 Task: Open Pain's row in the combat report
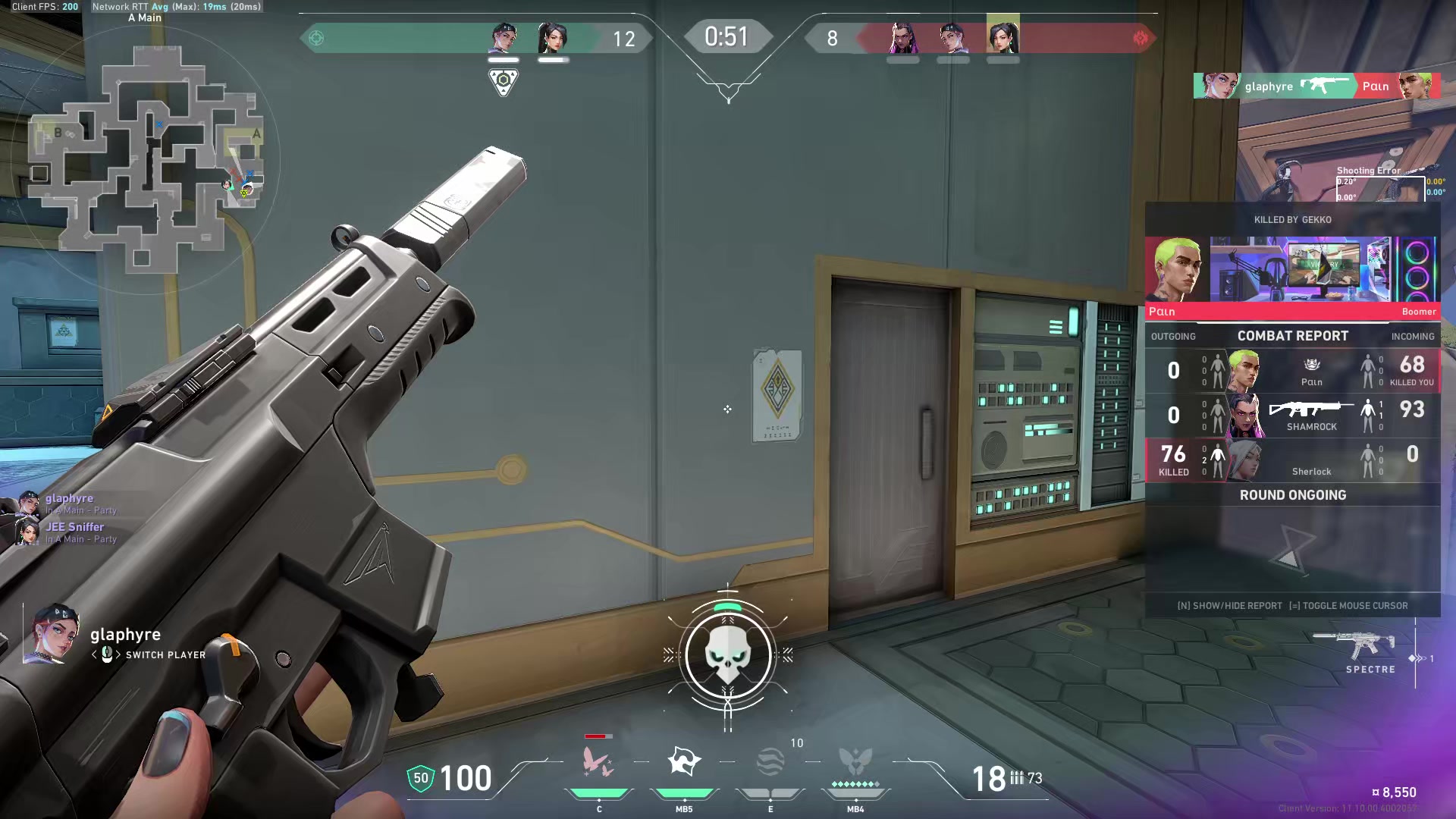click(1292, 371)
